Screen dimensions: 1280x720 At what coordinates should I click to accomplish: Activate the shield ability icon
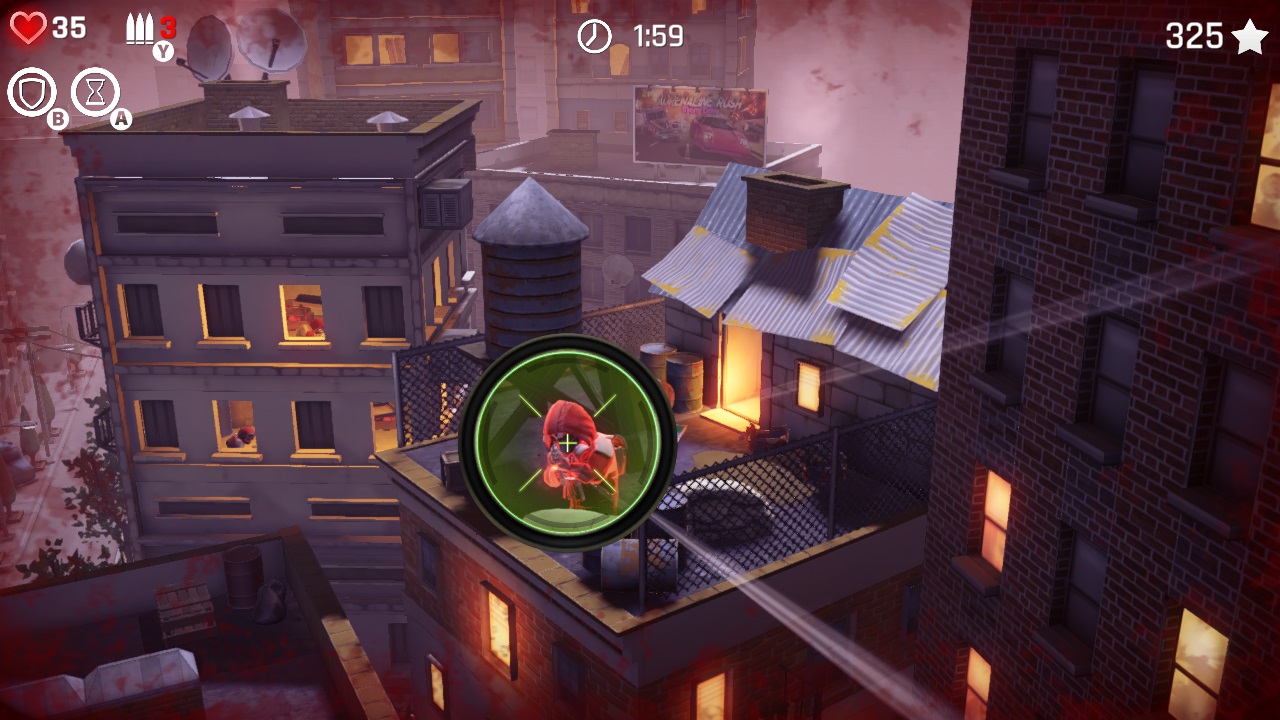pyautogui.click(x=30, y=92)
